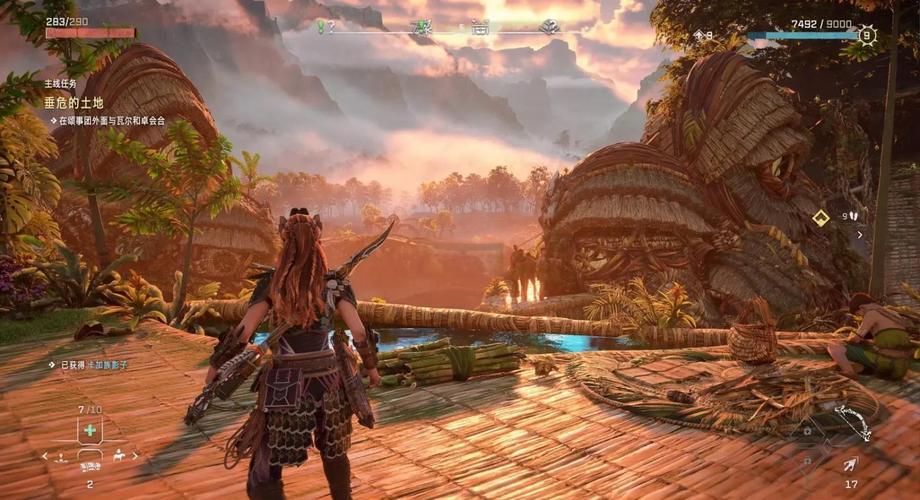The image size is (920, 500).
Task: Click the right arrow of the tool selector
Action: tap(136, 456)
